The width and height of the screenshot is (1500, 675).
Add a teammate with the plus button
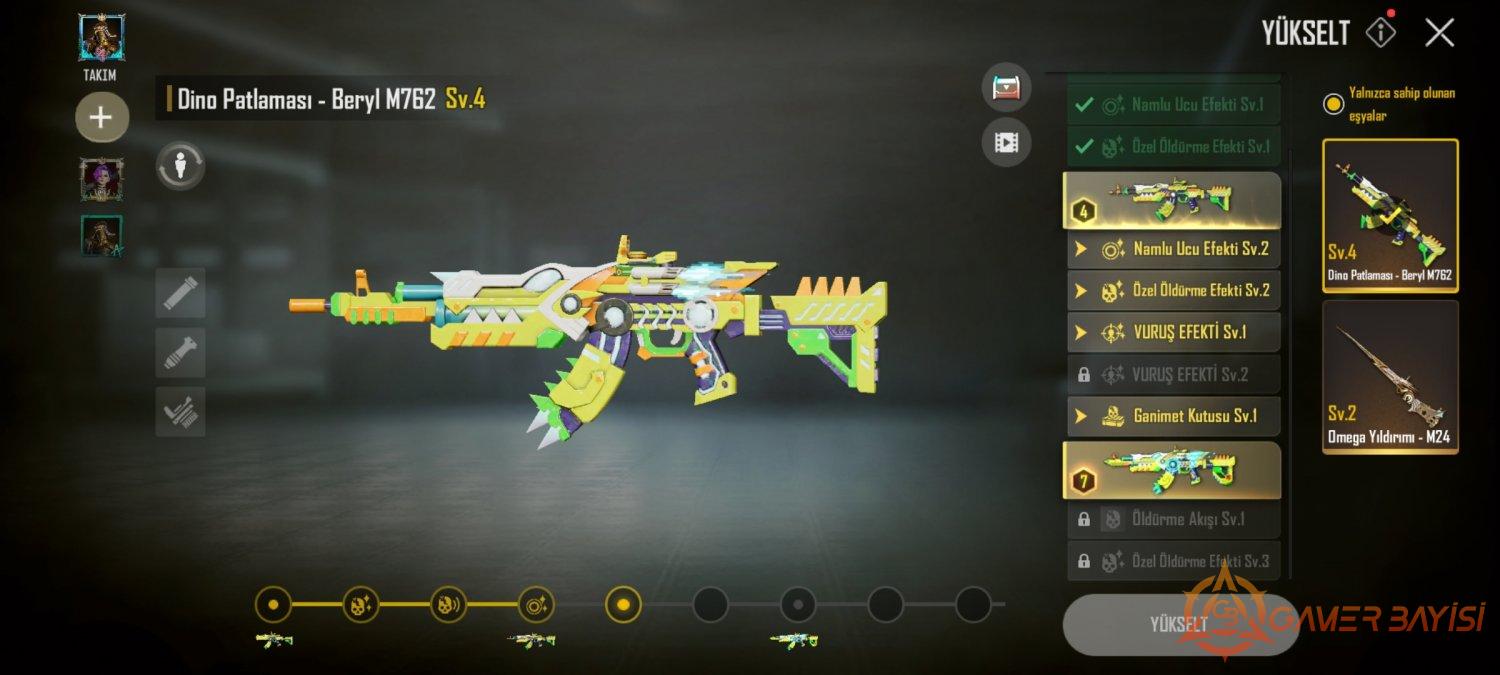point(102,118)
